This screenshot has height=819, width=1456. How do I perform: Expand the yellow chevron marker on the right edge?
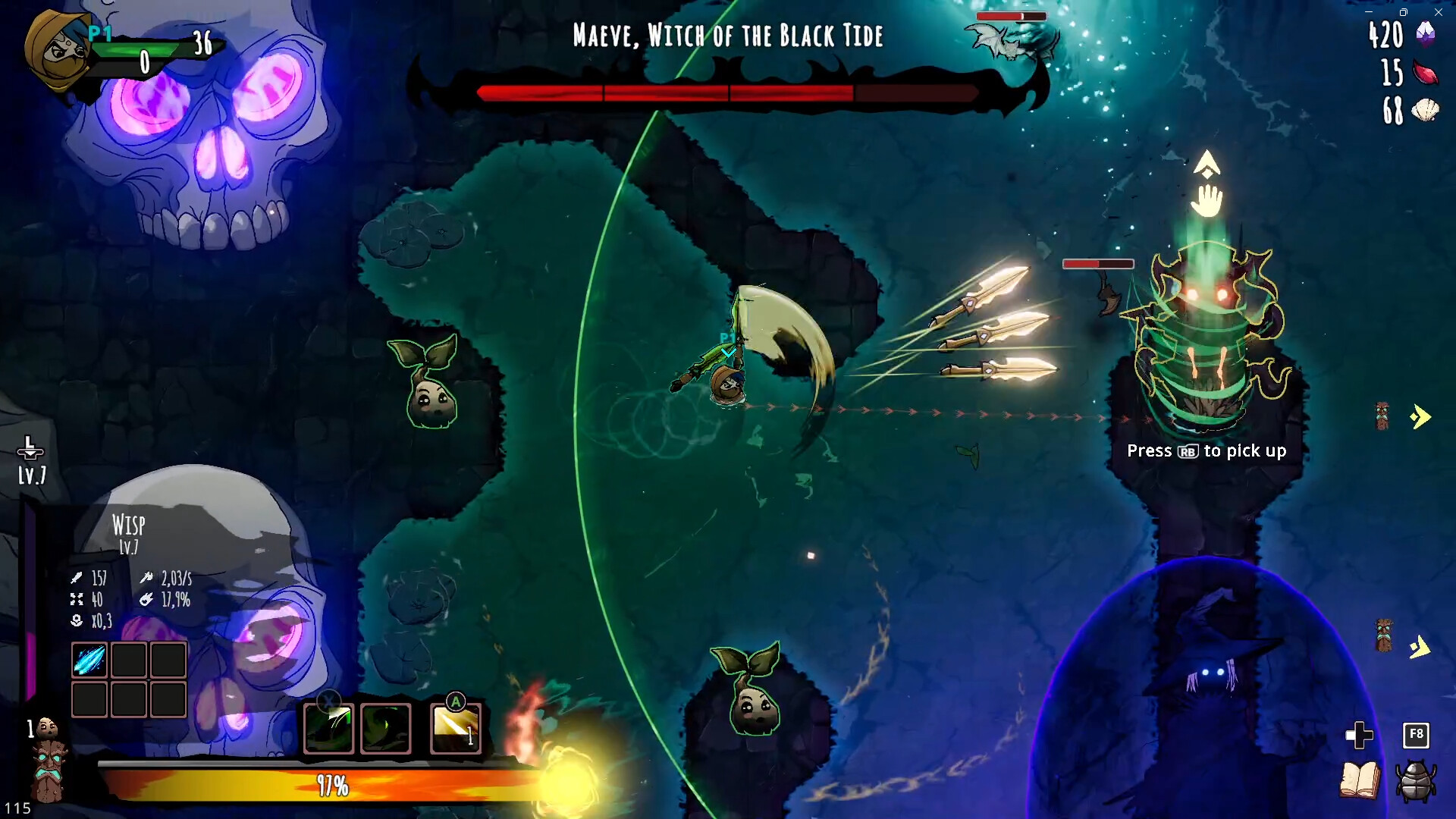[x=1420, y=415]
